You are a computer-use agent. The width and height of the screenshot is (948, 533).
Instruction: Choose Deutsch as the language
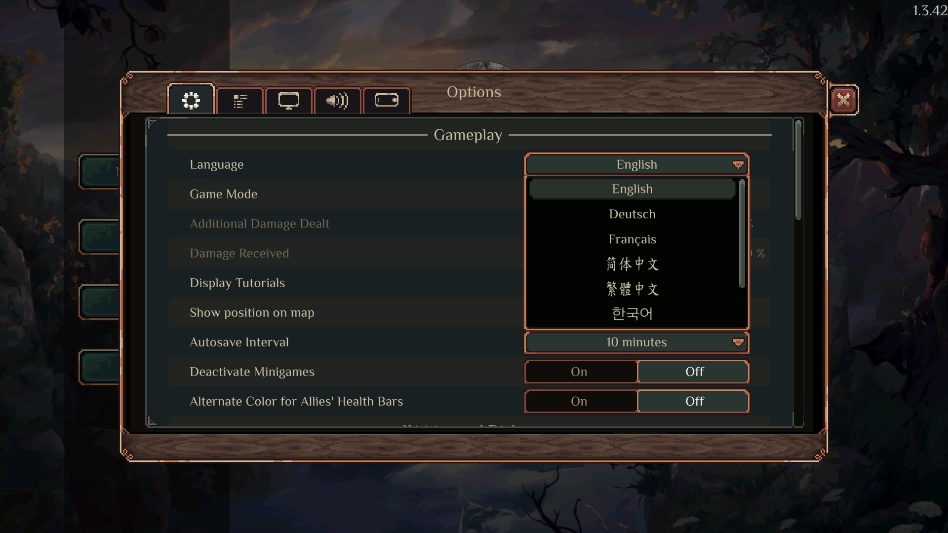click(632, 214)
